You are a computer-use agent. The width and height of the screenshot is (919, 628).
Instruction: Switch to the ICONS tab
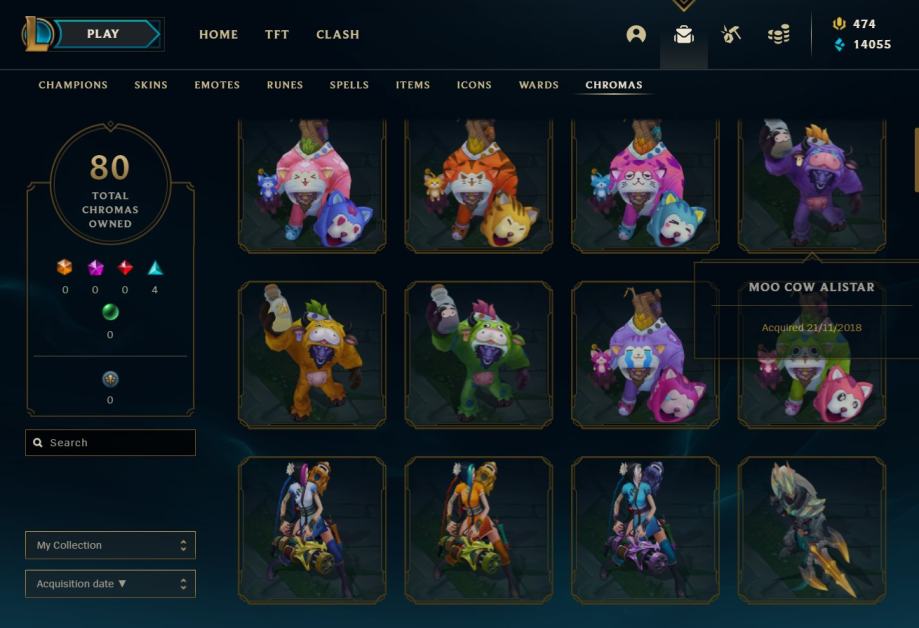click(x=474, y=85)
